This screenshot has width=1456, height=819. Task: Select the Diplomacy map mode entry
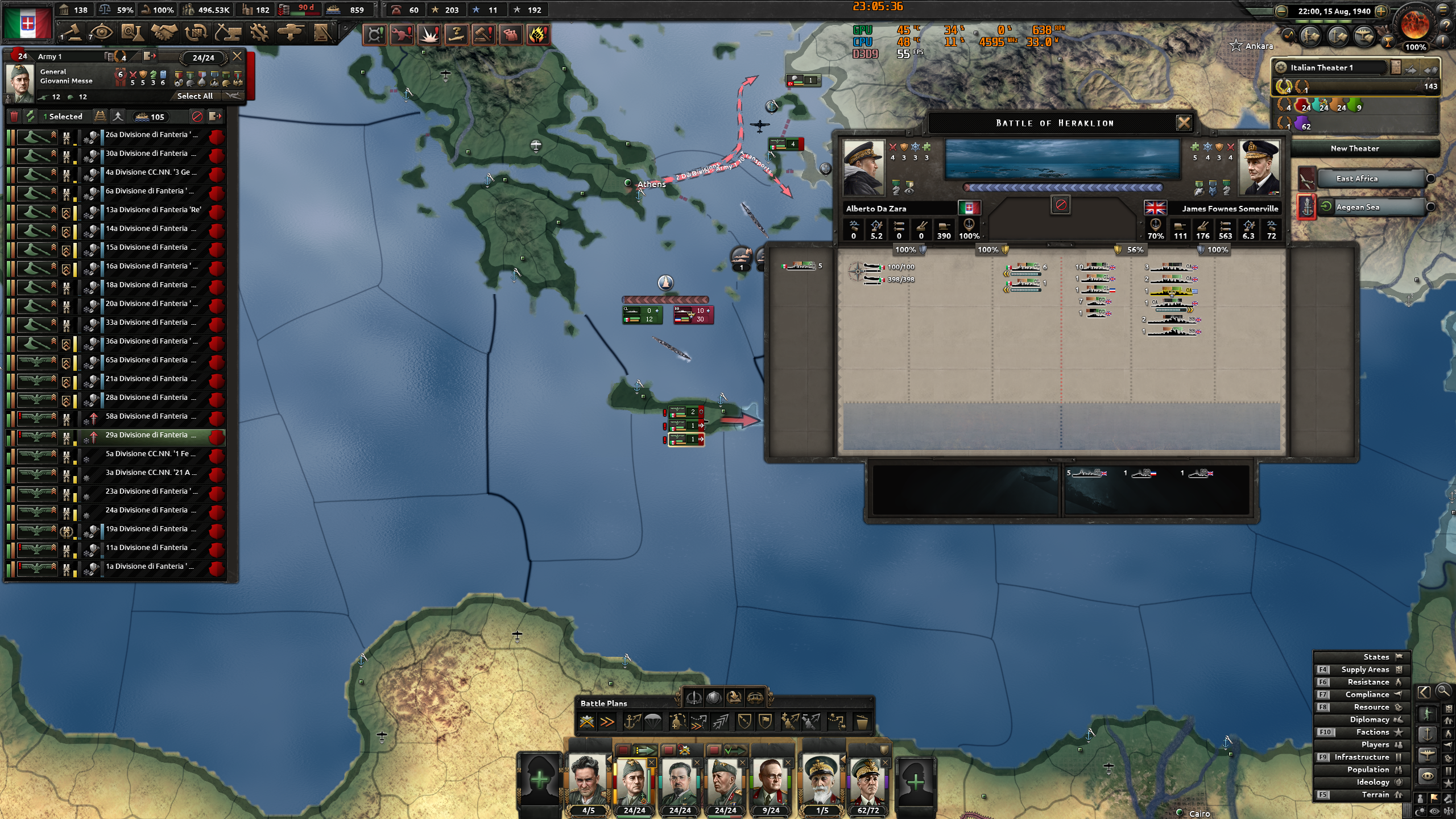point(1367,719)
